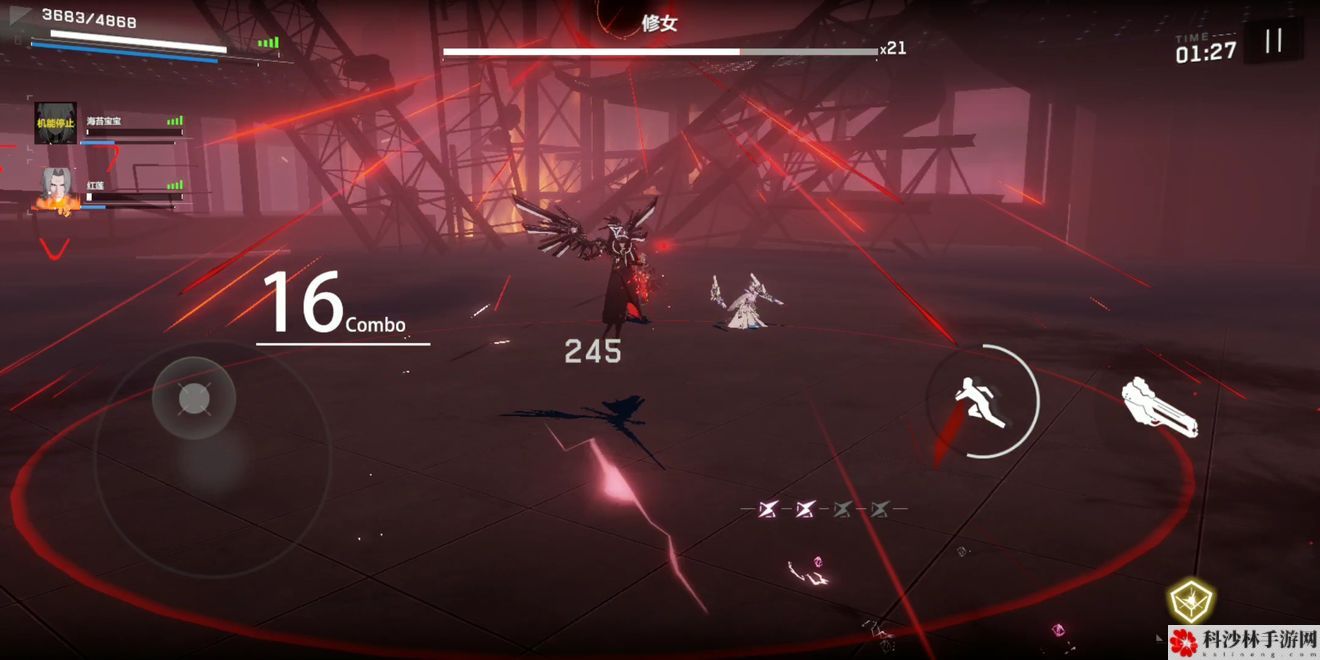Click the 科沙林手游网 watermark logo
Screen dimensions: 1320x660
tap(1243, 642)
